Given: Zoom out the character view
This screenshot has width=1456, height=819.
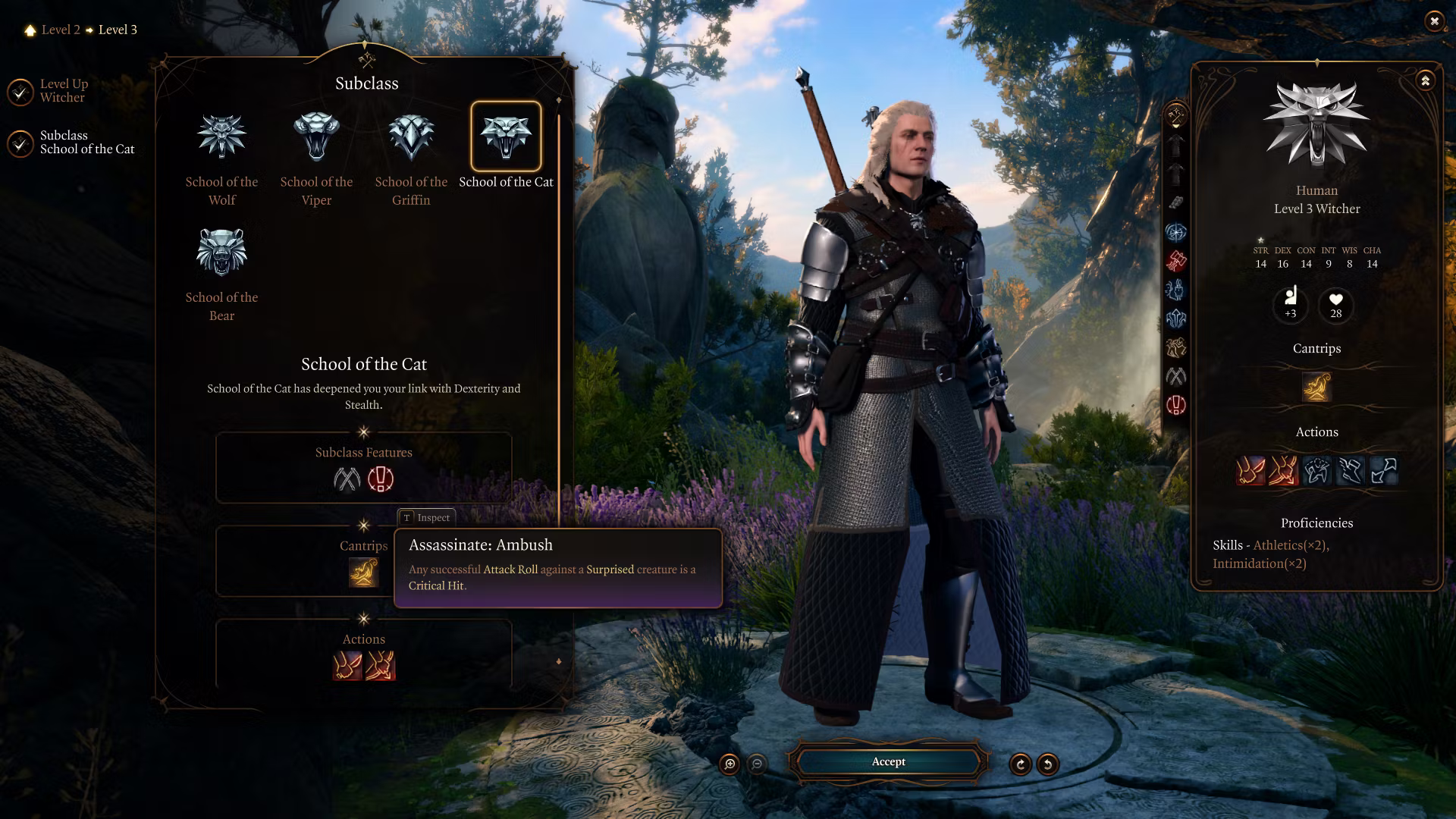Looking at the screenshot, I should pos(757,764).
